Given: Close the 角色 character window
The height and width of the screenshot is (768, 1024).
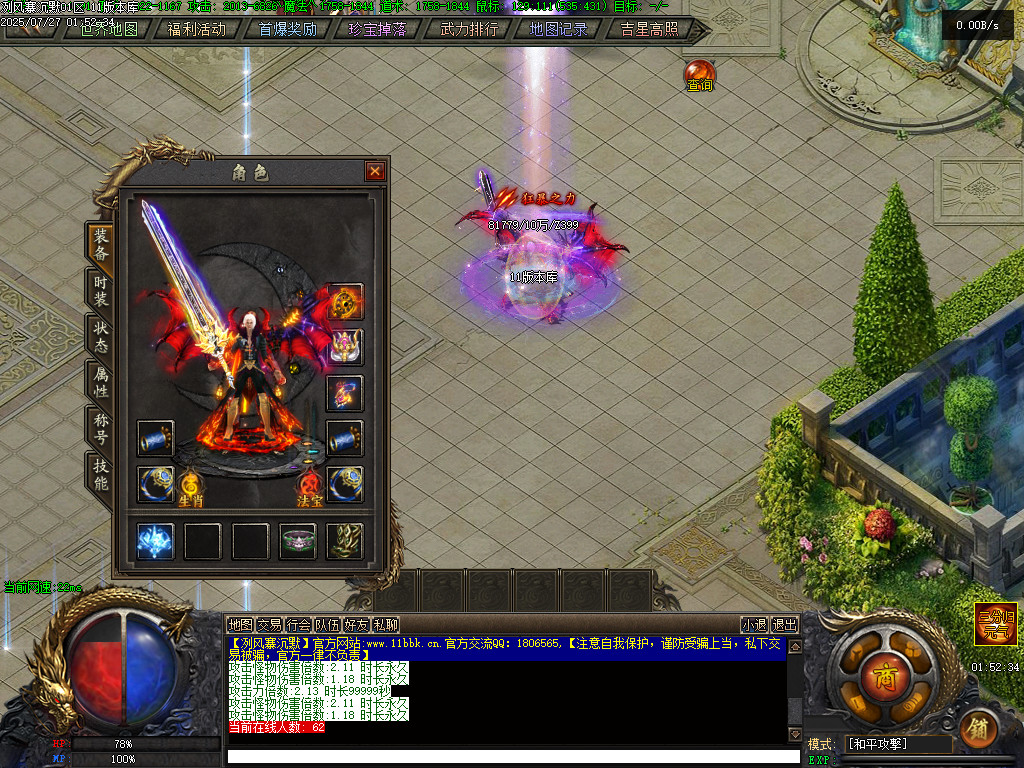Looking at the screenshot, I should (x=375, y=172).
